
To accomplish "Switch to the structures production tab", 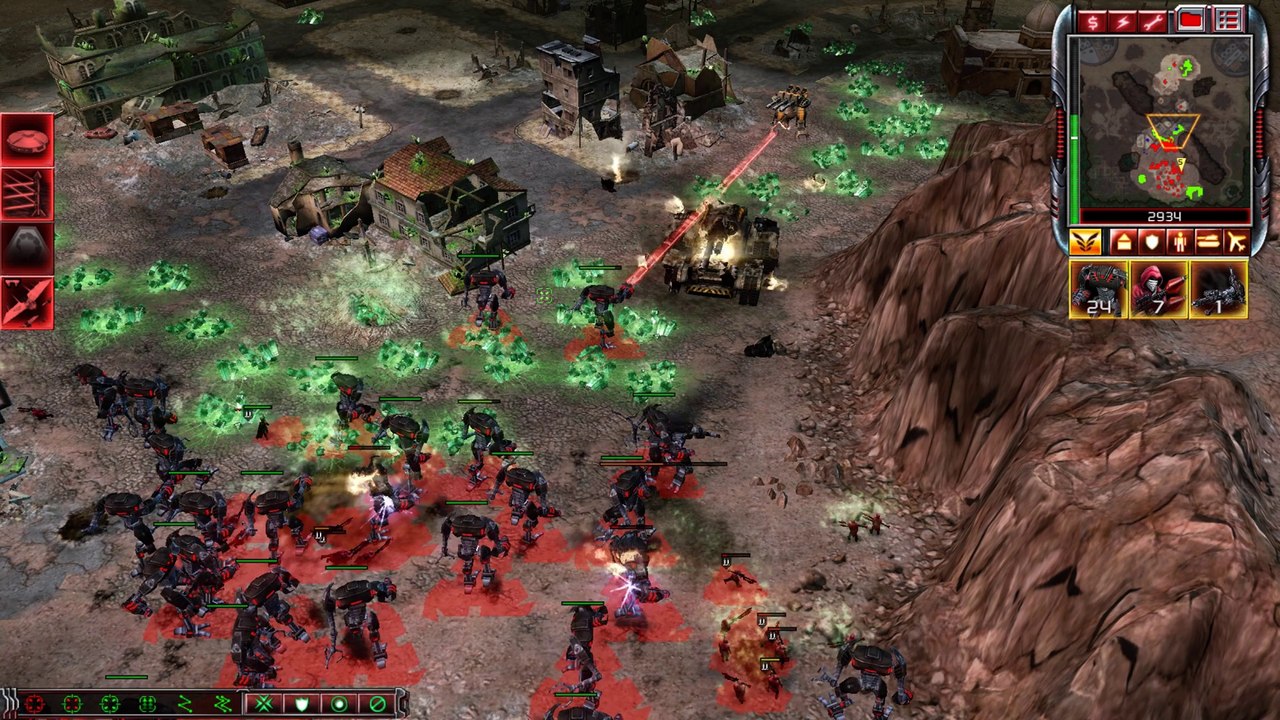I will [x=1122, y=241].
